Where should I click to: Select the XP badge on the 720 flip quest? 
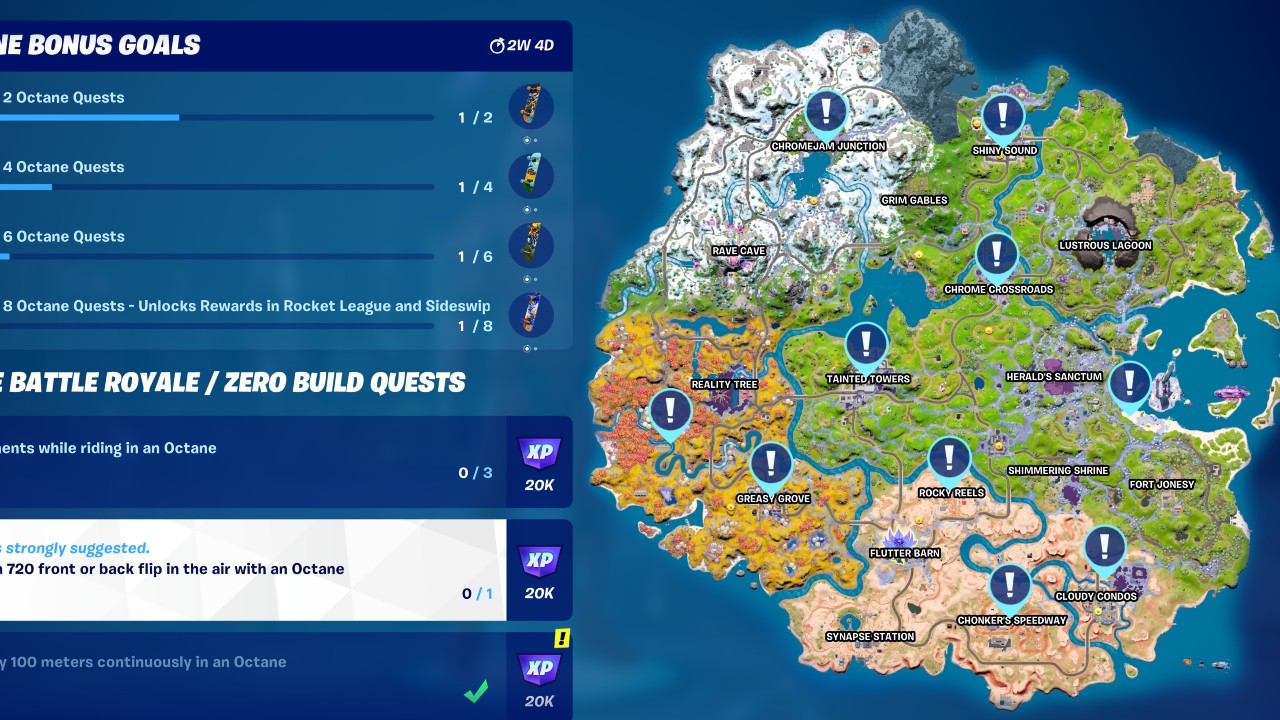[539, 563]
